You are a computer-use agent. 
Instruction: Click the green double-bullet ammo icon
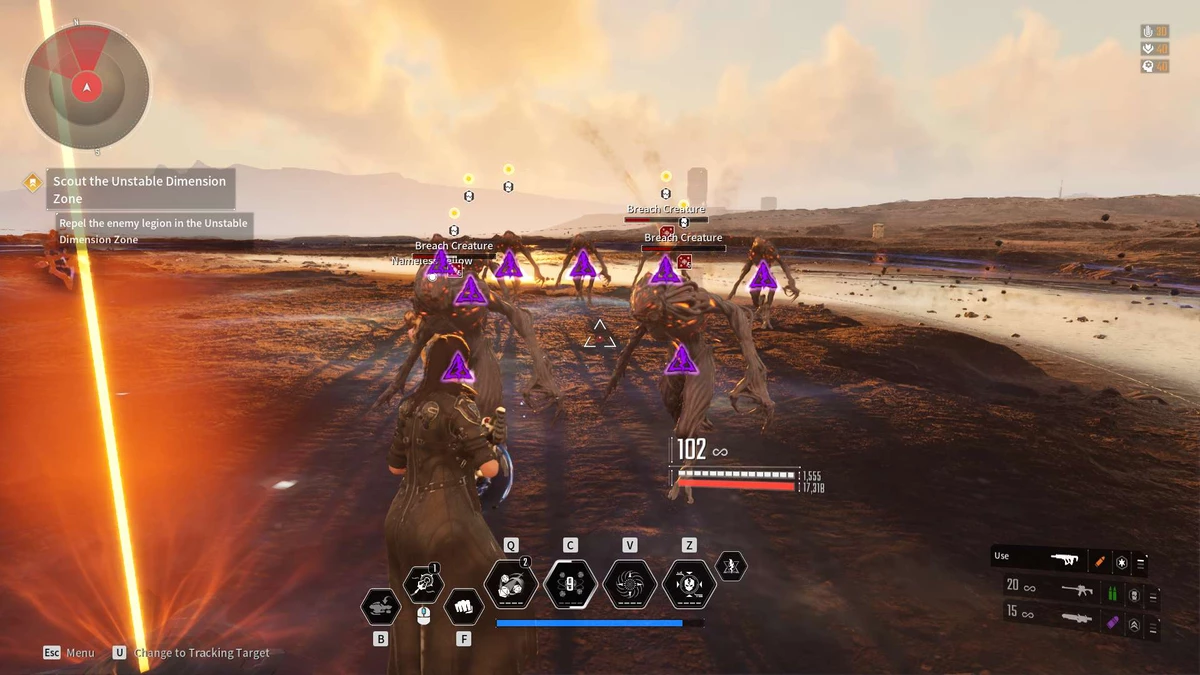[x=1111, y=593]
